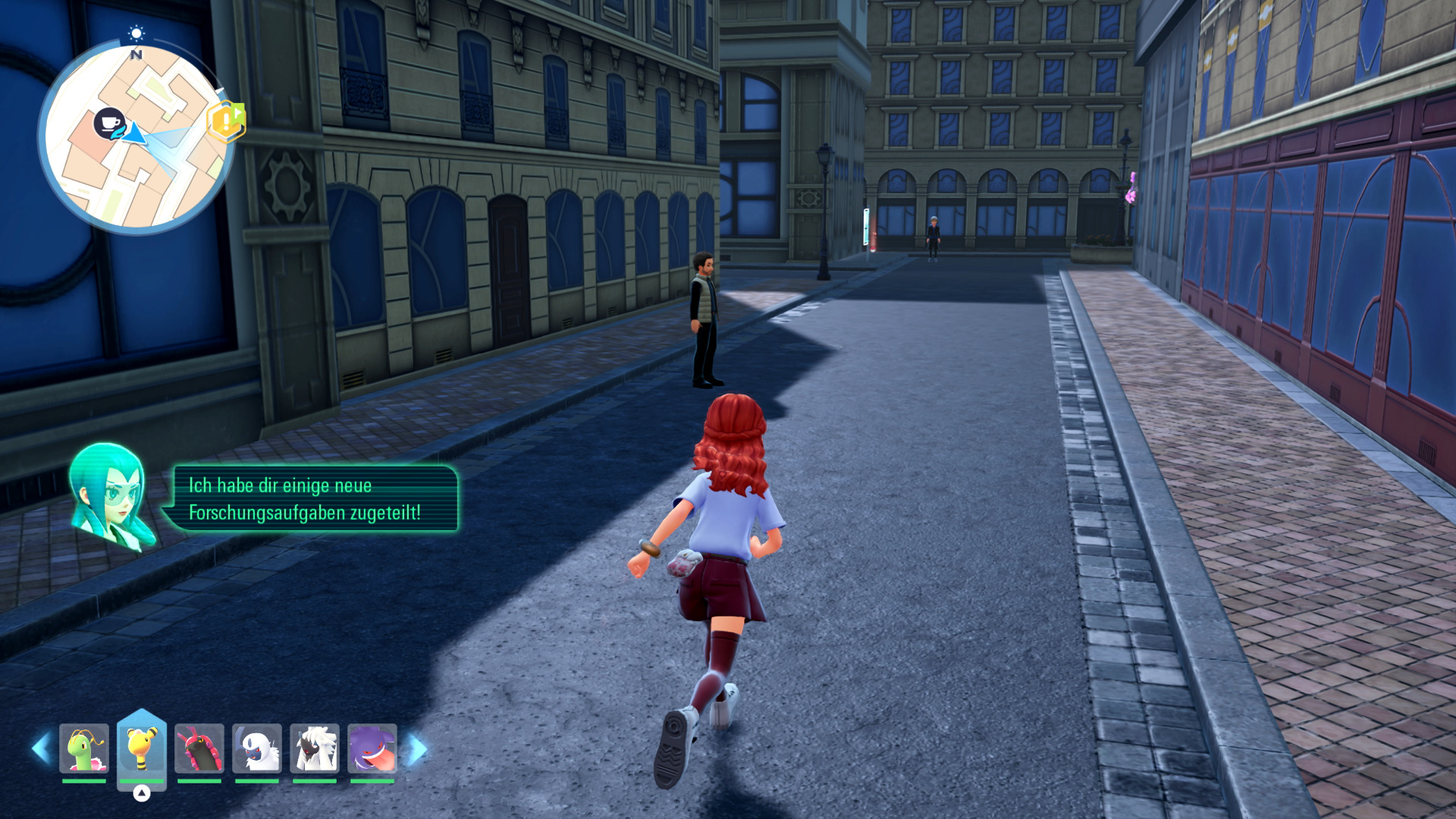Select Scolipede from the party bar
Image resolution: width=1456 pixels, height=819 pixels.
(x=199, y=748)
